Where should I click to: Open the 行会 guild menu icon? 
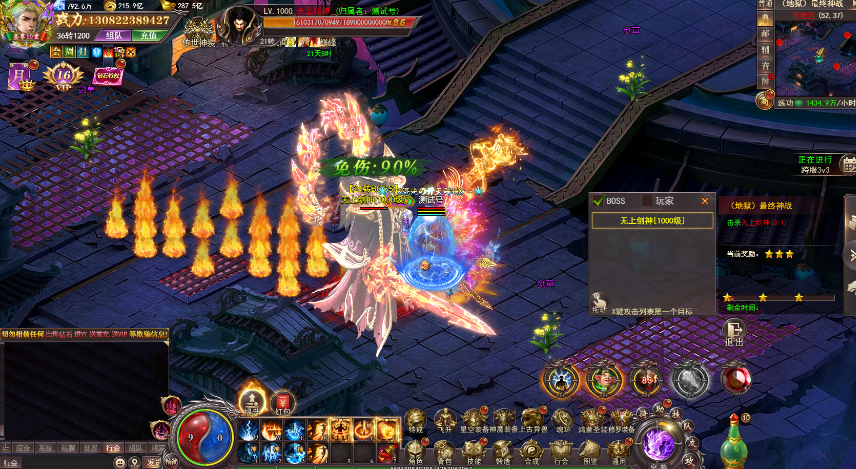562,445
